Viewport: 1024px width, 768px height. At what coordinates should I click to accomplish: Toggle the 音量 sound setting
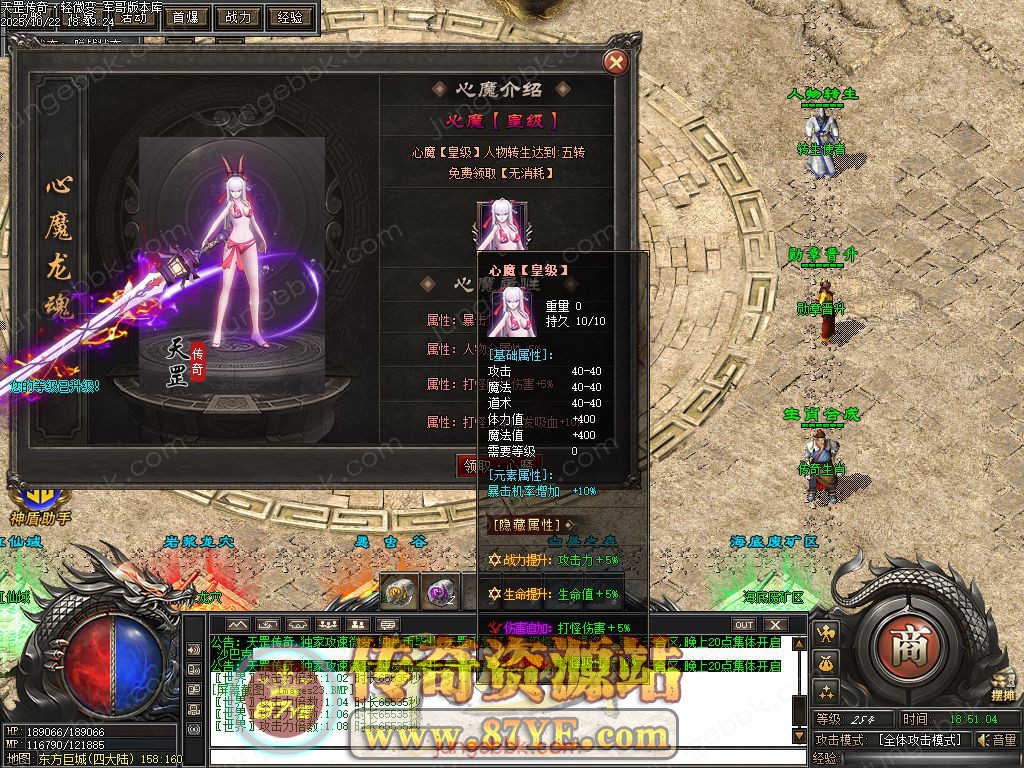(996, 740)
